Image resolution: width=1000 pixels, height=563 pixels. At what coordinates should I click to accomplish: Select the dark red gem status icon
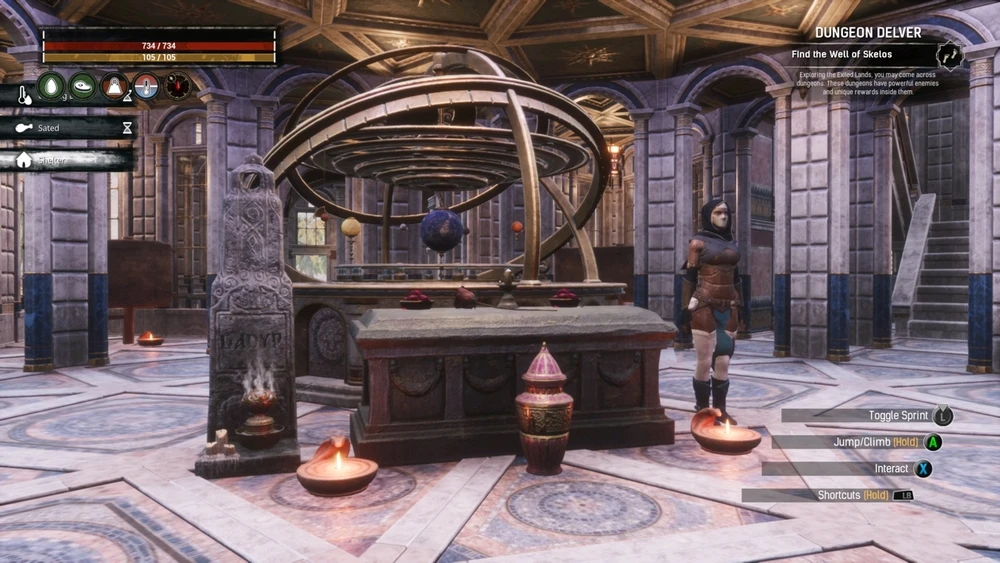pyautogui.click(x=178, y=86)
